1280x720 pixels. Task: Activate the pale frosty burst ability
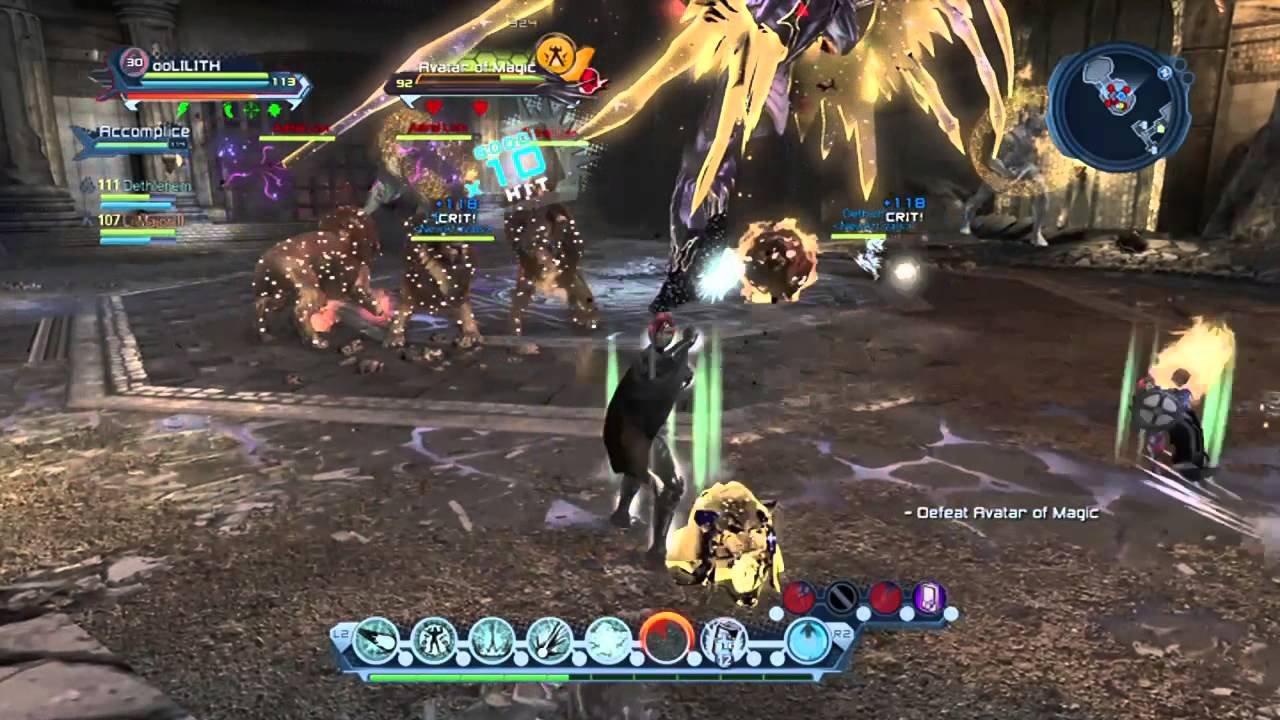pyautogui.click(x=608, y=640)
